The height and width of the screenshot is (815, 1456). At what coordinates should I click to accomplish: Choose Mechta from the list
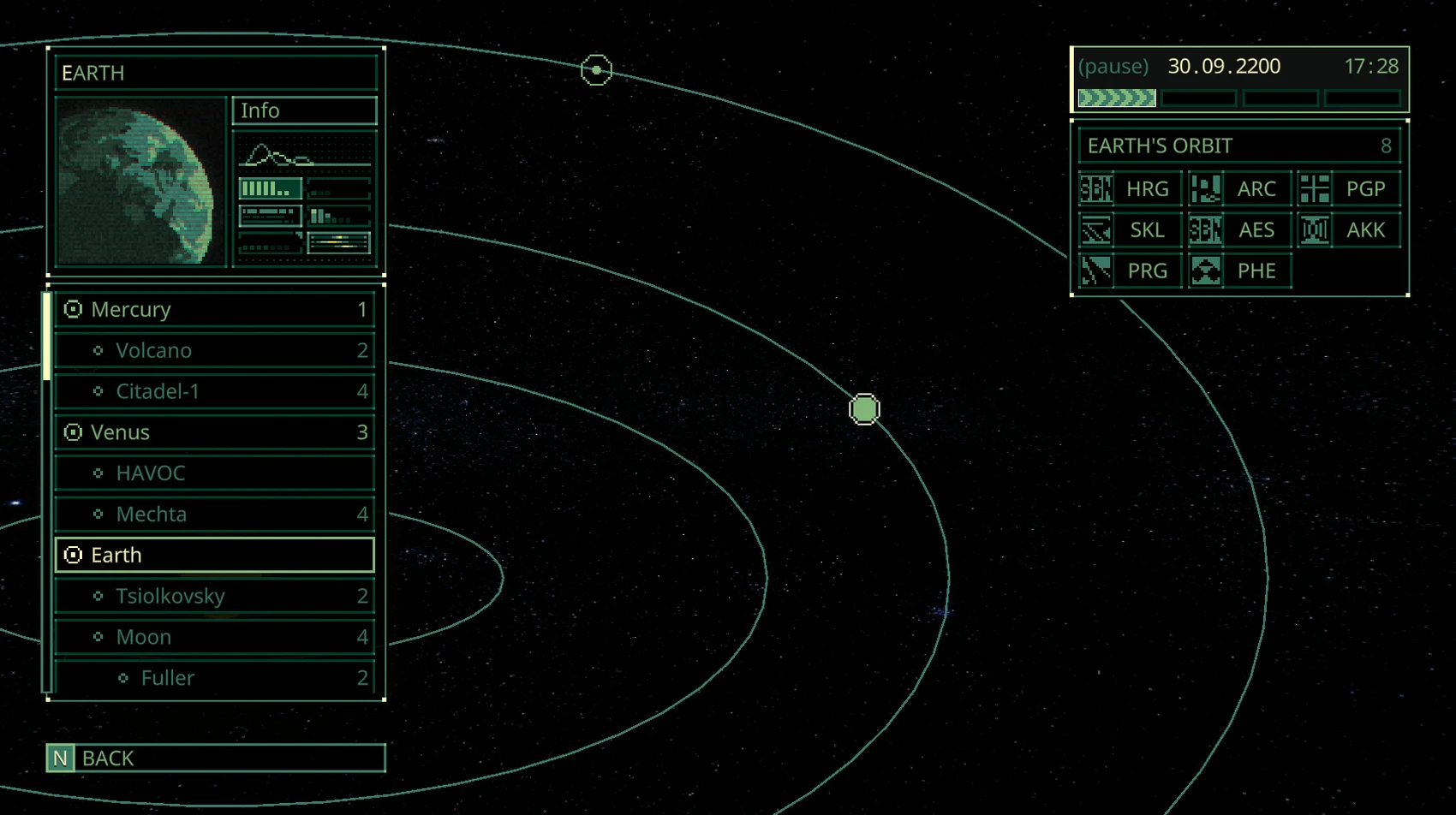214,515
